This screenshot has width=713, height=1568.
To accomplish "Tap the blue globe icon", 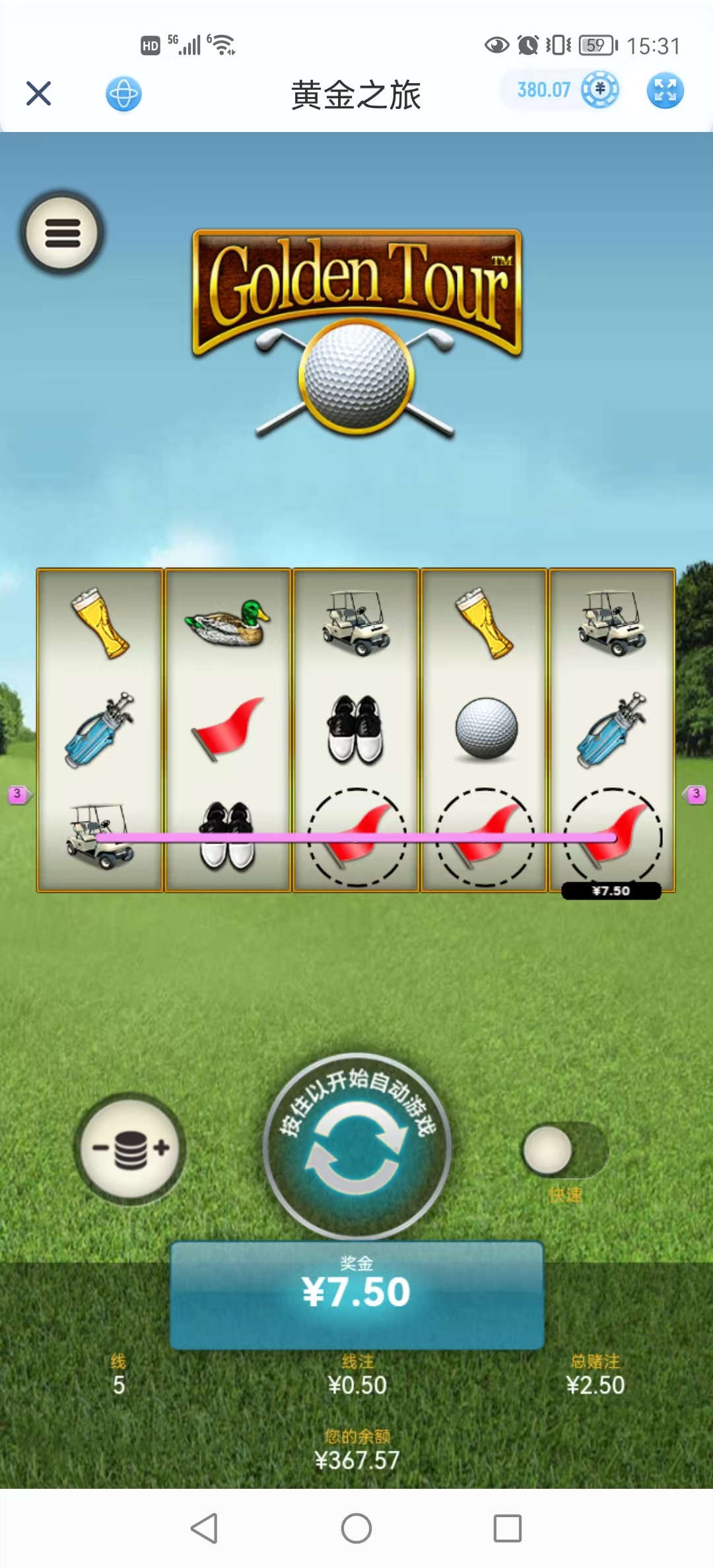I will pyautogui.click(x=123, y=94).
